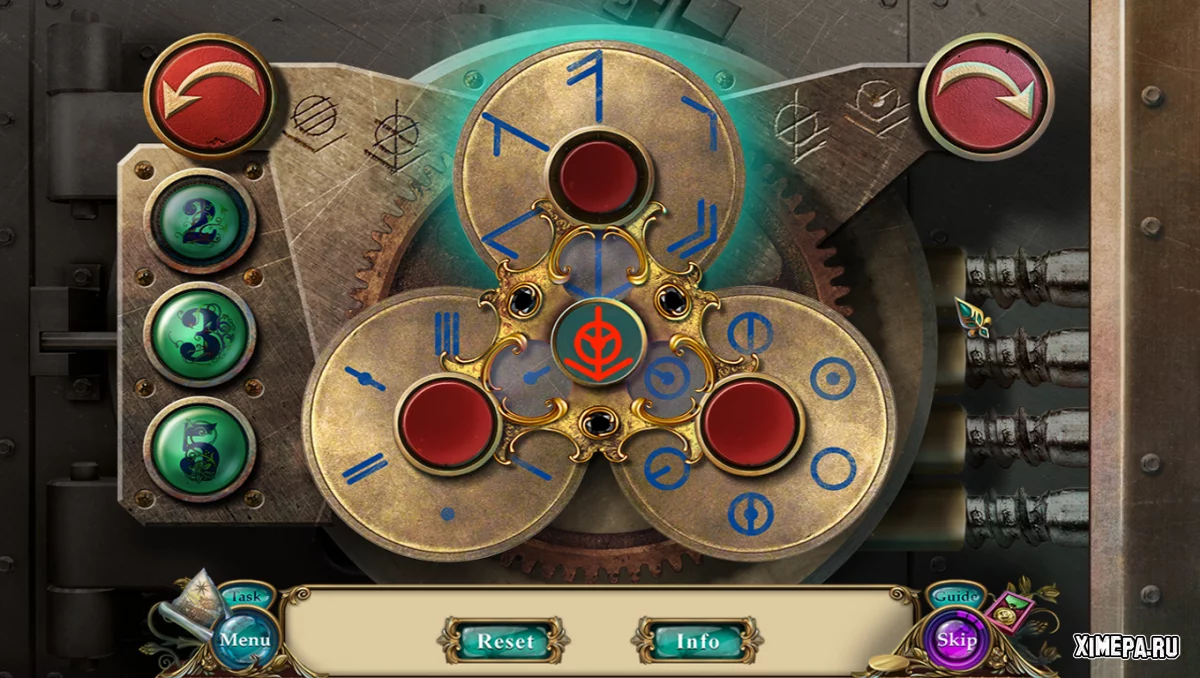Rotate counterclockwise with the left red arrow
Viewport: 1200px width, 678px height.
pyautogui.click(x=209, y=96)
